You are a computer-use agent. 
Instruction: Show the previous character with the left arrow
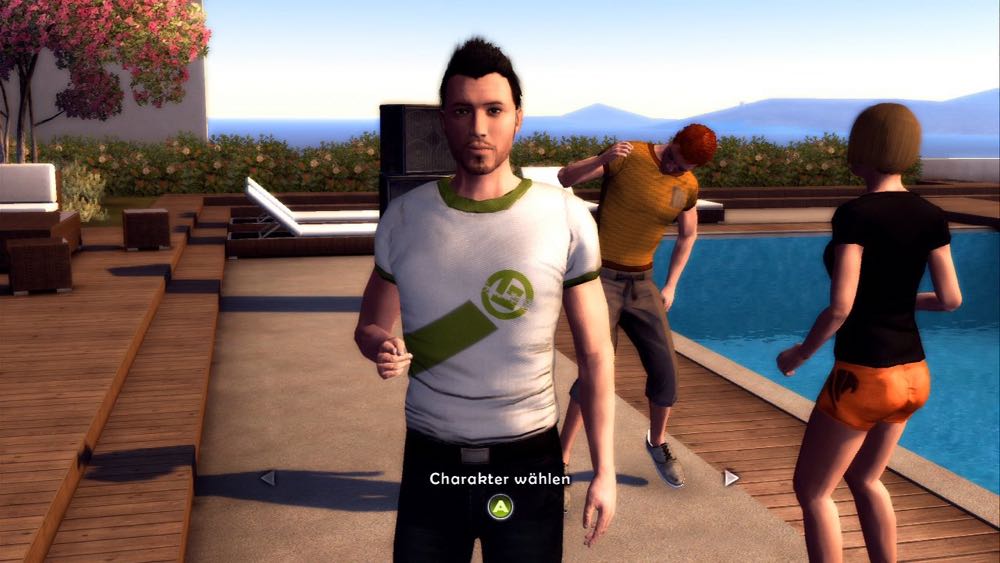coord(267,478)
